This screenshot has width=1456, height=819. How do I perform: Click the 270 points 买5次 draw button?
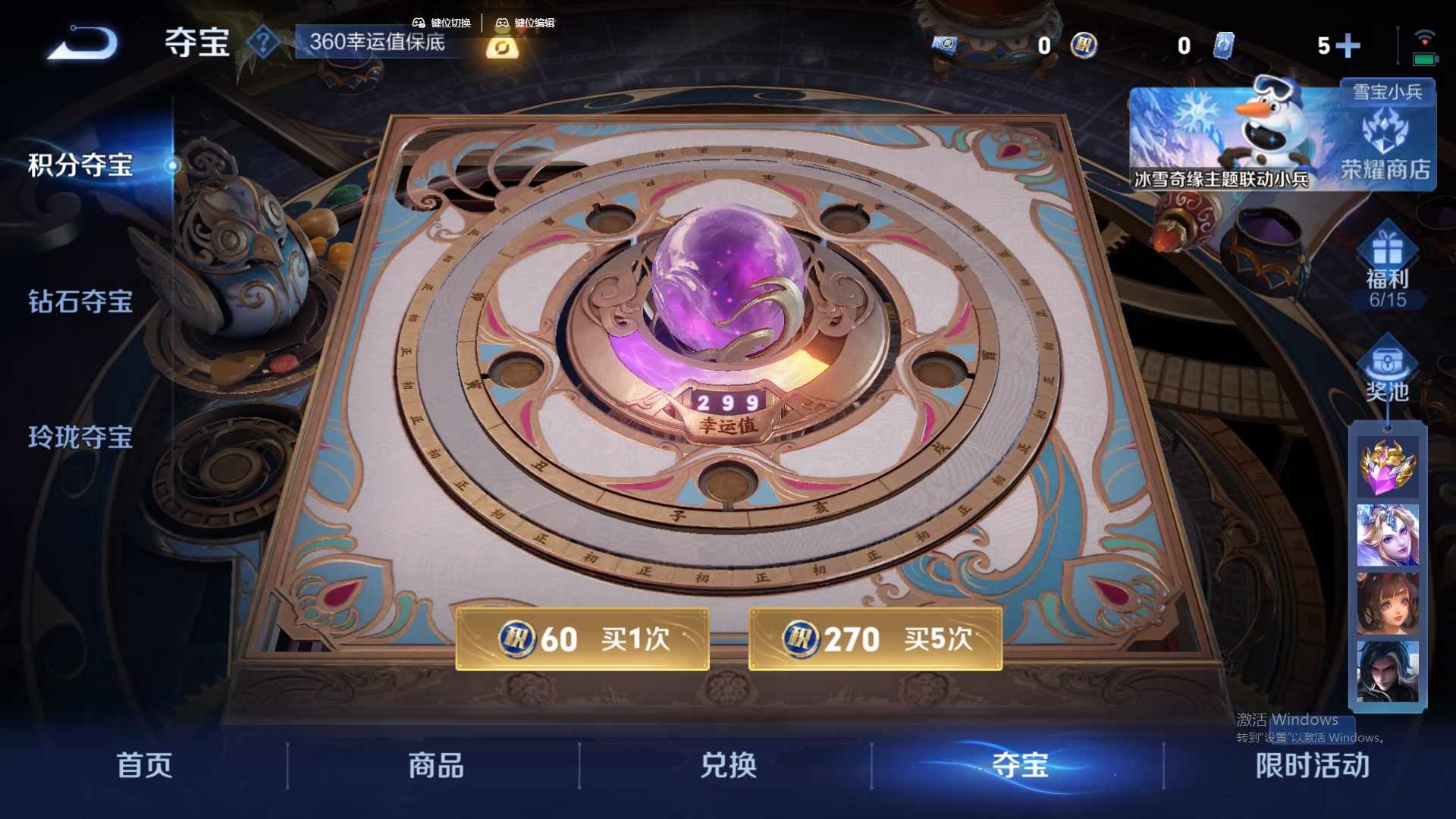click(876, 639)
